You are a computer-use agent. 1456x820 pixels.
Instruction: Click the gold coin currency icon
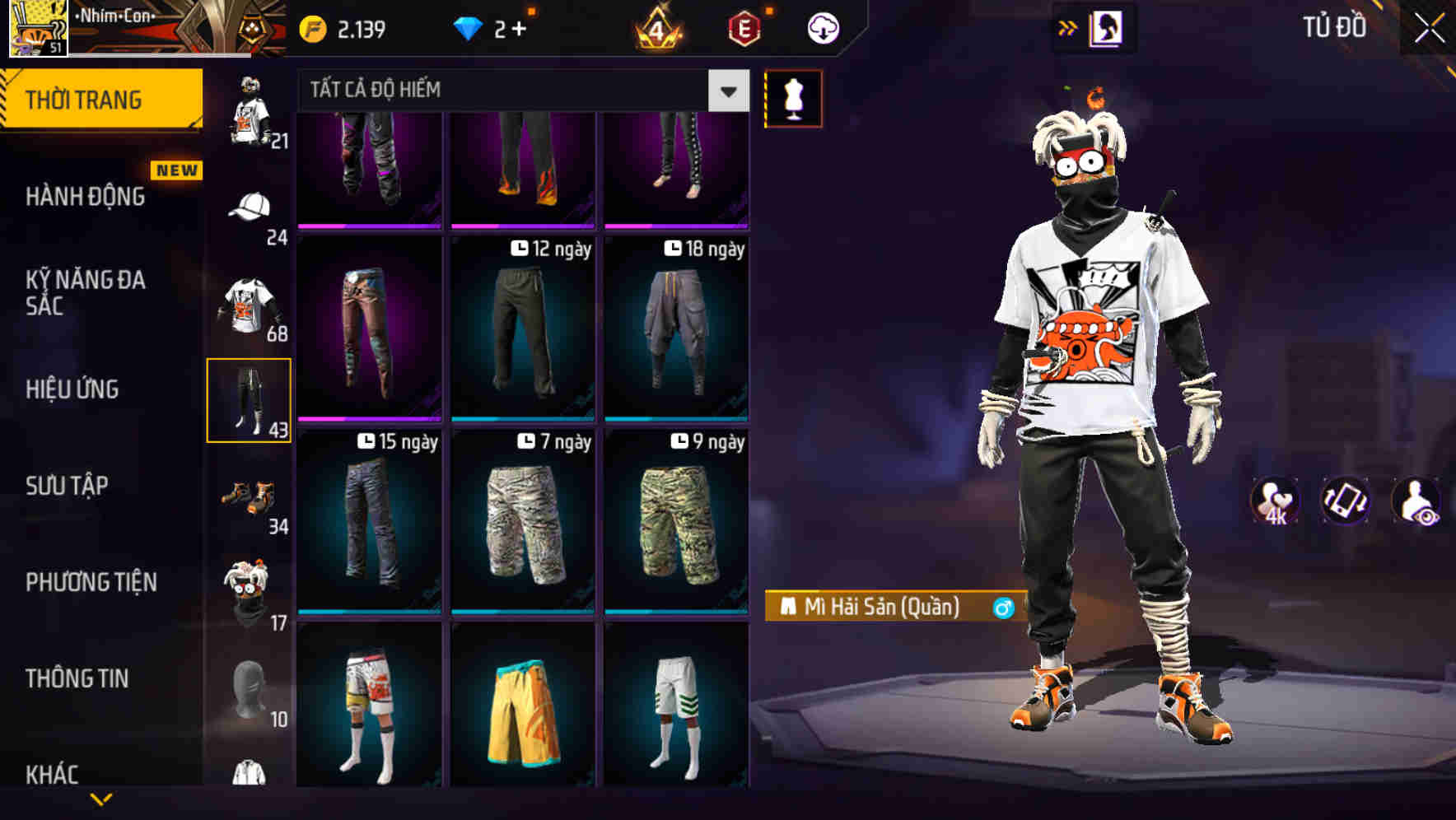313,26
